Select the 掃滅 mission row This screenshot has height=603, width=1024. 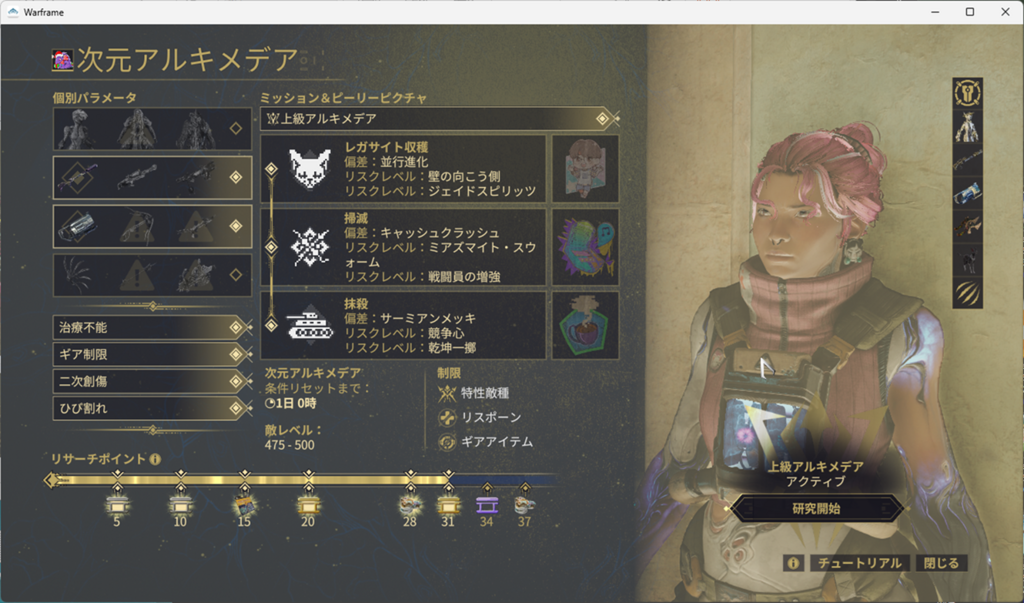pyautogui.click(x=404, y=246)
